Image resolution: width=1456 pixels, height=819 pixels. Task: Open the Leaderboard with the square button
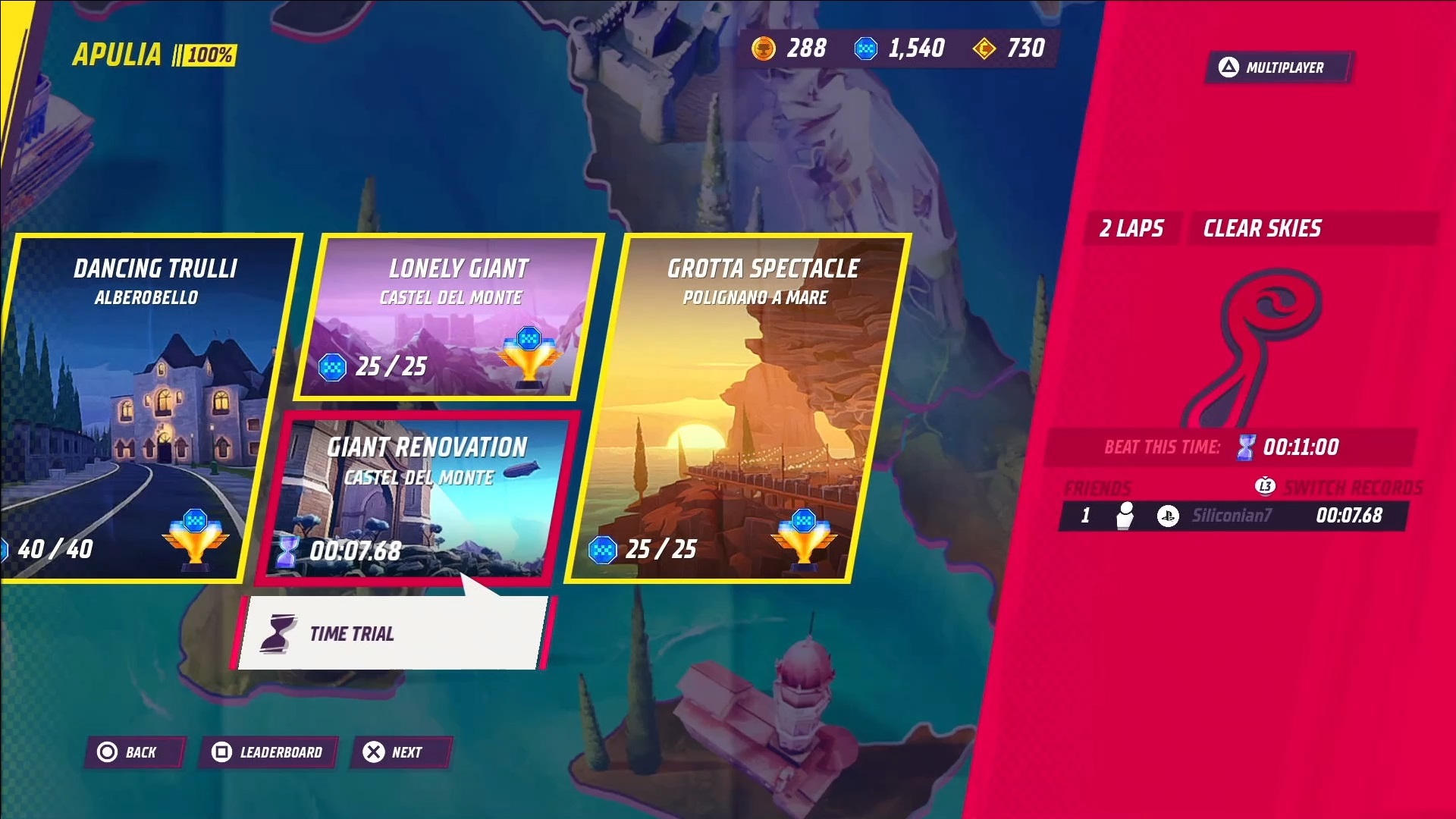tap(267, 752)
